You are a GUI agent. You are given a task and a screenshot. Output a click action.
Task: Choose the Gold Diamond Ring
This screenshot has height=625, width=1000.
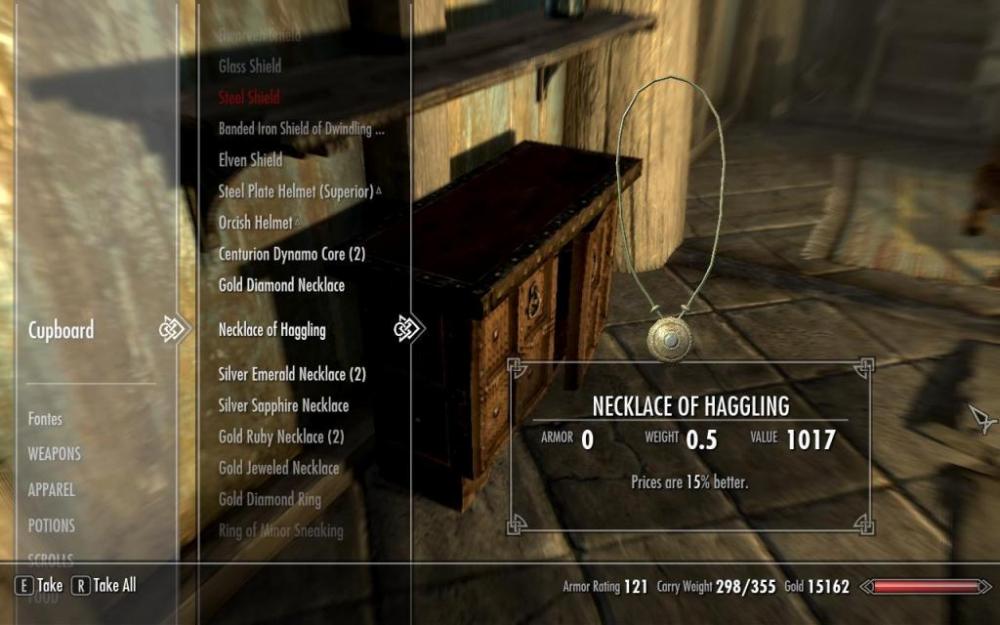(270, 499)
